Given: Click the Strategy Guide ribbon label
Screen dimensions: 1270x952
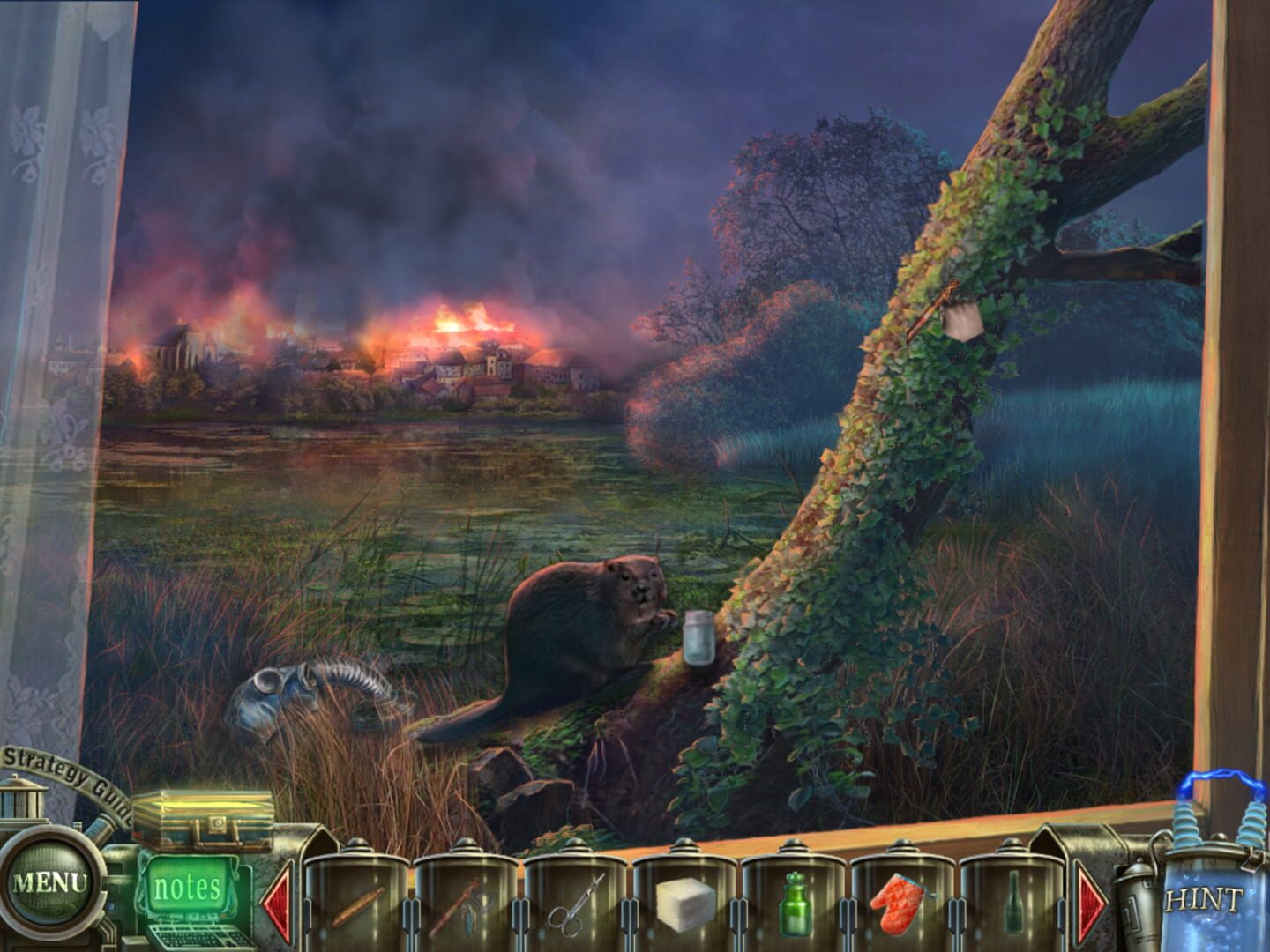Looking at the screenshot, I should click(55, 765).
